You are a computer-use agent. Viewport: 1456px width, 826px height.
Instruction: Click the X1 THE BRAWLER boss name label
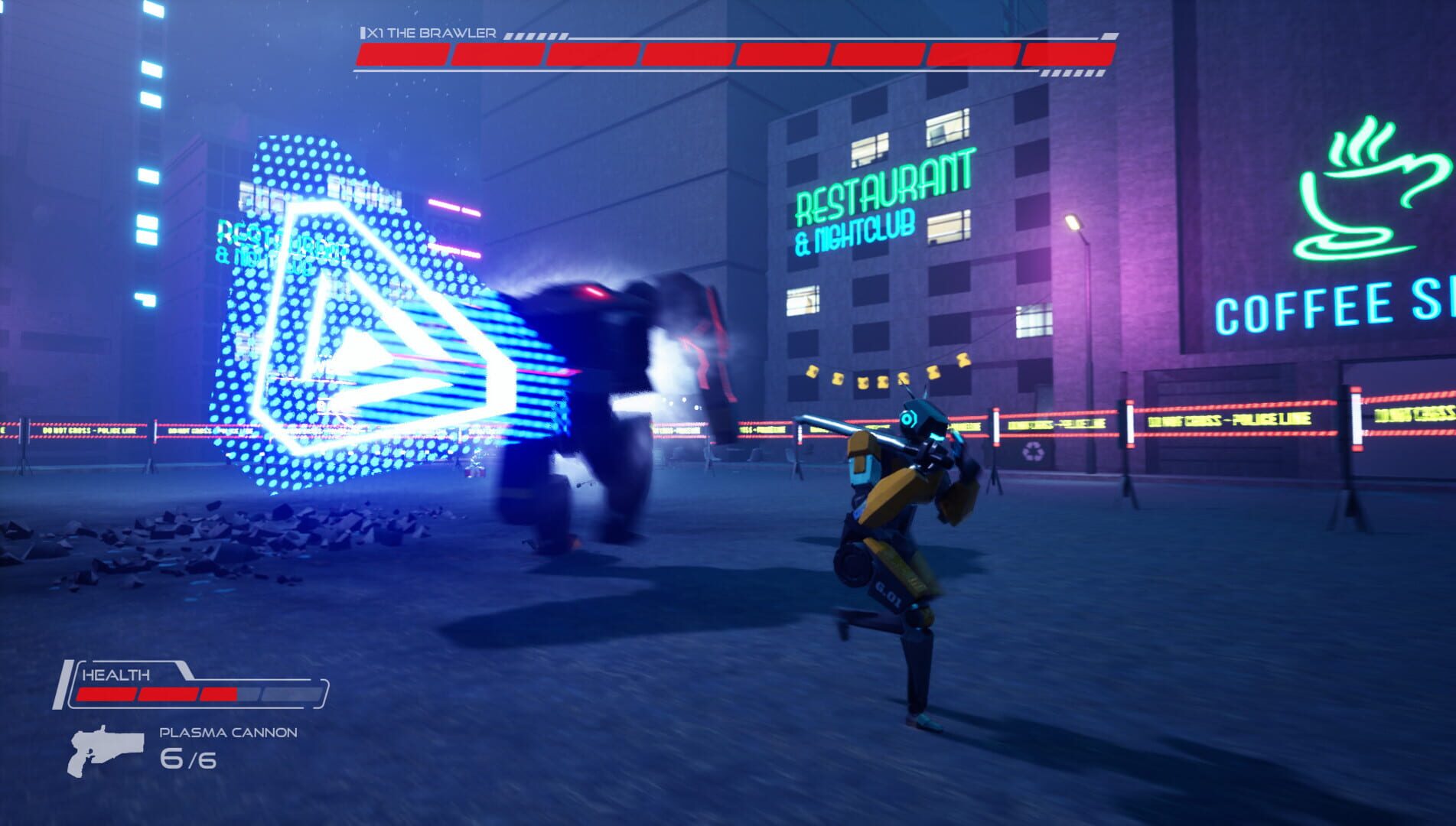428,33
